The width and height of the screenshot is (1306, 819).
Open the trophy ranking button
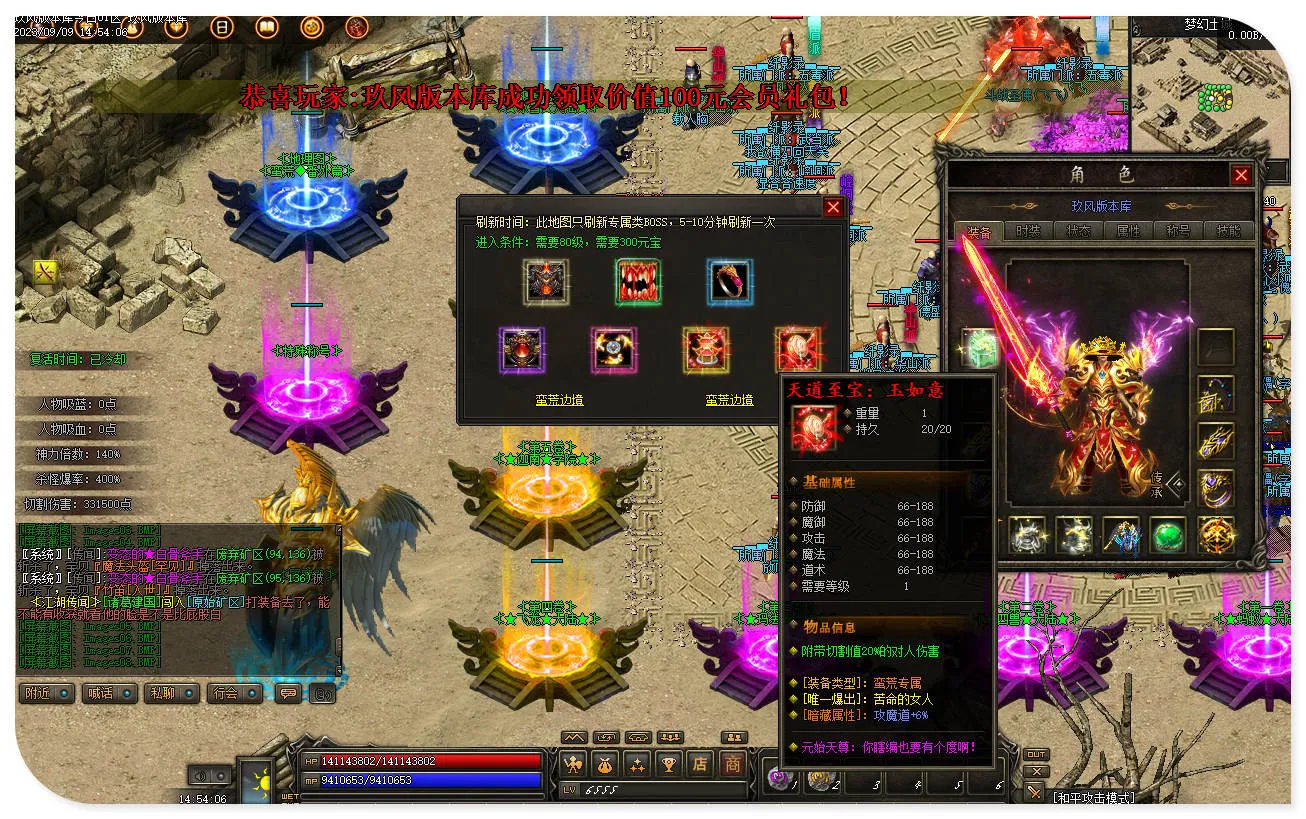click(668, 765)
